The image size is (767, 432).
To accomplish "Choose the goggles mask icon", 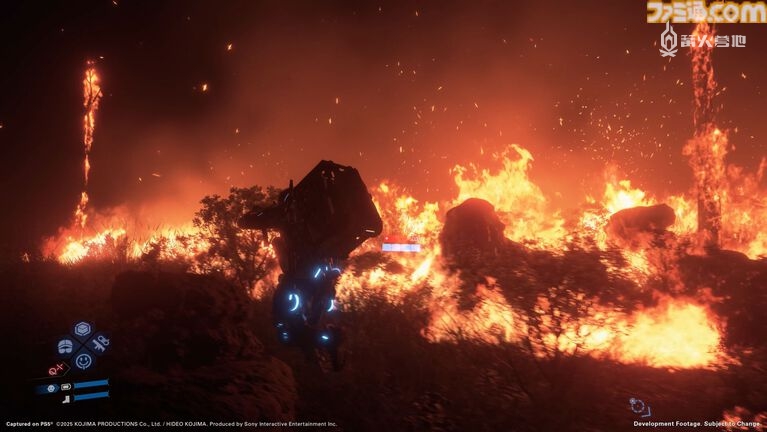I will (65, 346).
